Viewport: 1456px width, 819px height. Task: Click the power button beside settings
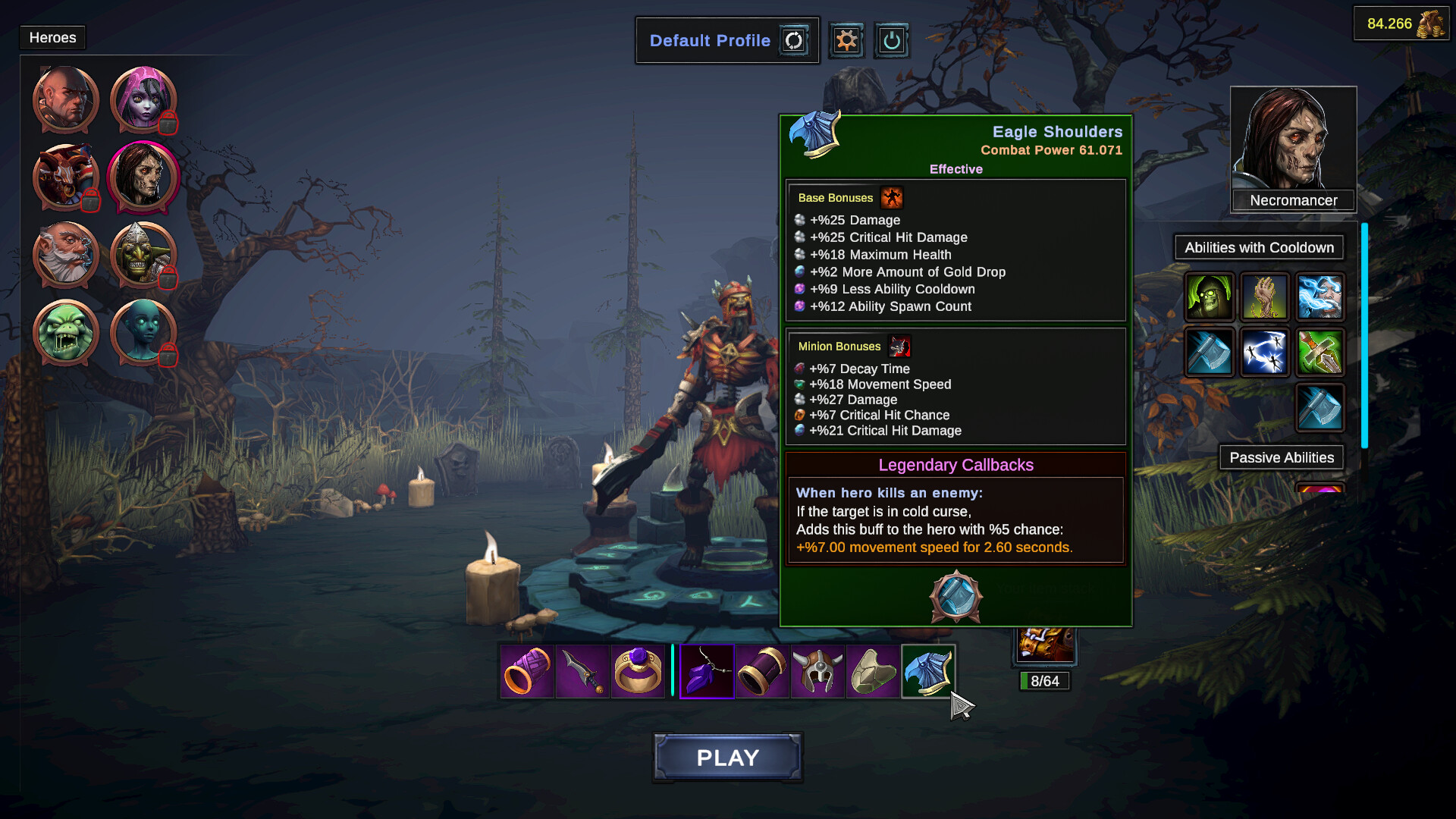[x=891, y=40]
